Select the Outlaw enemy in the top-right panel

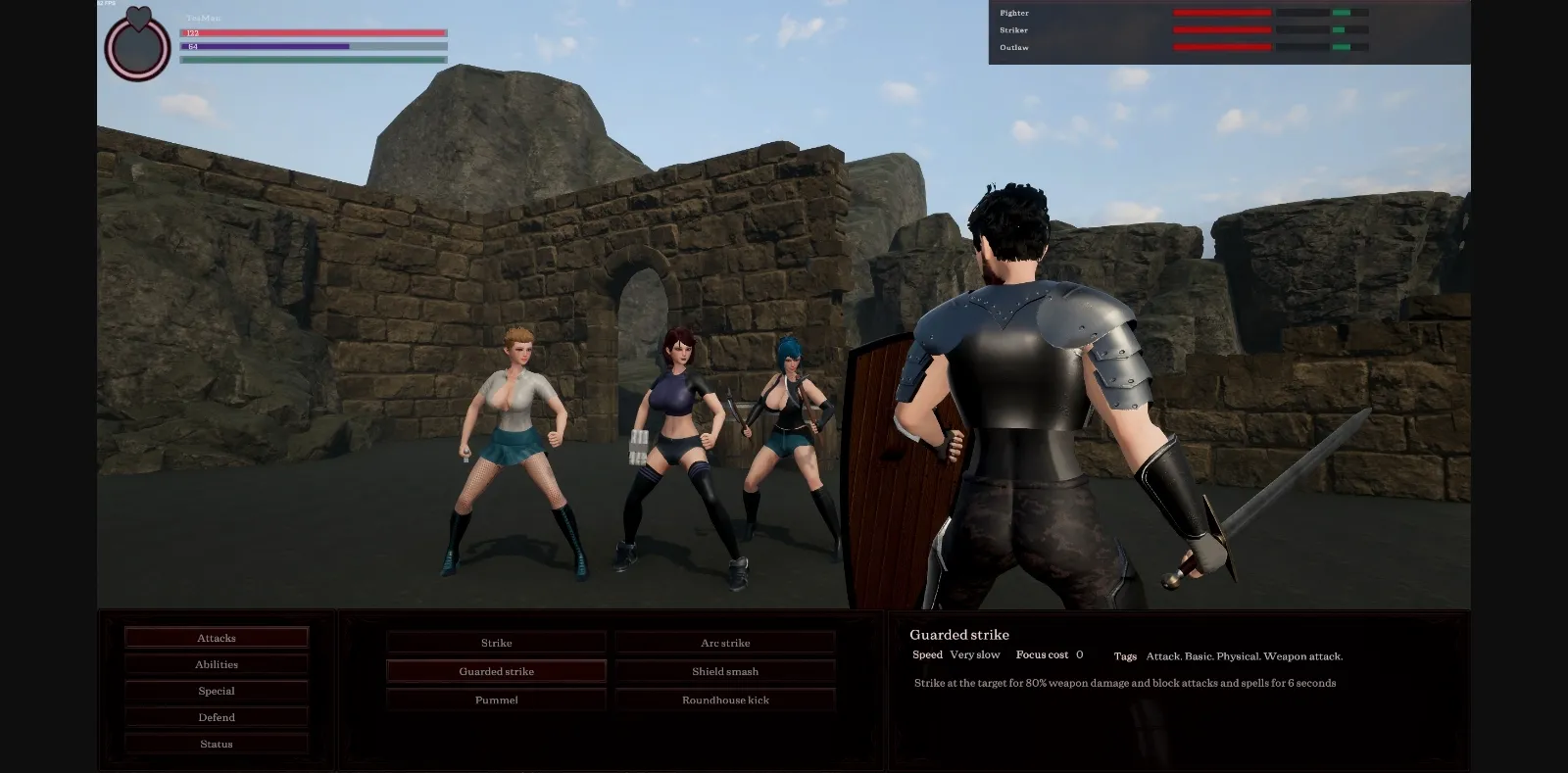click(x=1014, y=47)
